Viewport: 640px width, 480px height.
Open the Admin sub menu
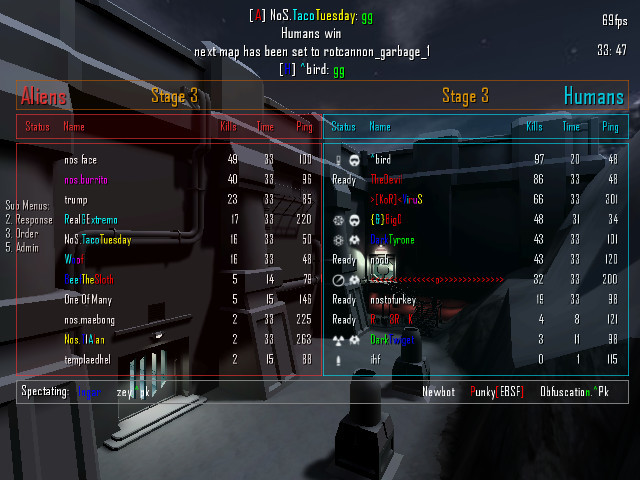click(26, 247)
